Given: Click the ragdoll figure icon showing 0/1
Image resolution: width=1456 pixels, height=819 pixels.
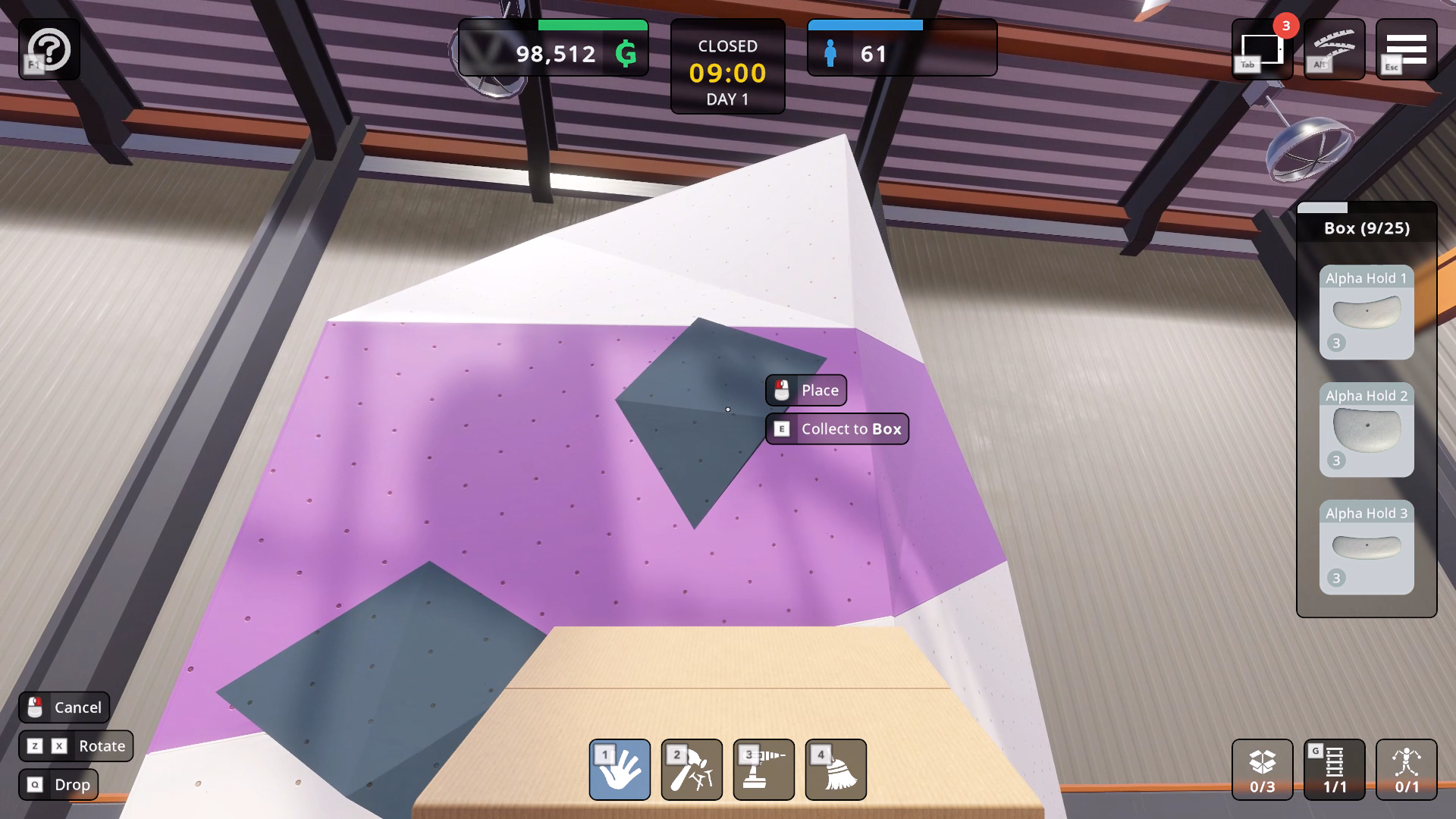Looking at the screenshot, I should pyautogui.click(x=1407, y=770).
